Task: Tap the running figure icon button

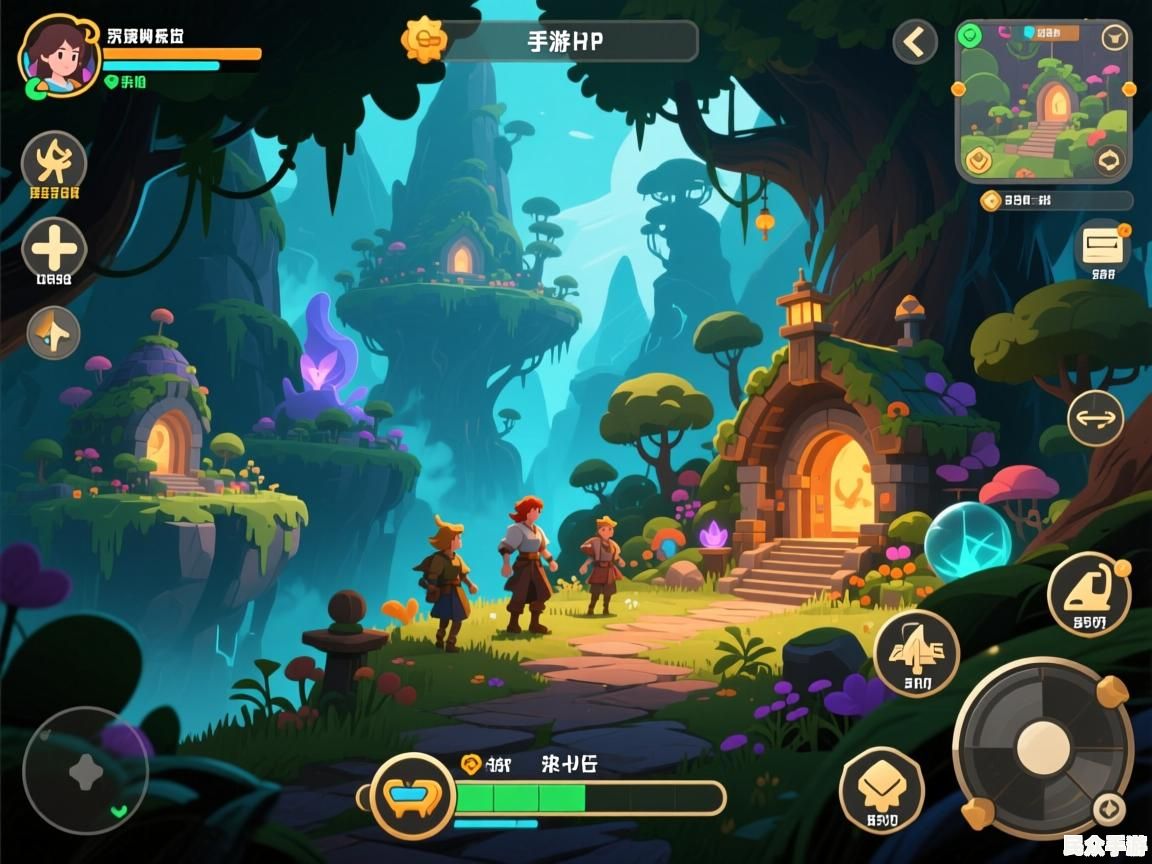Action: (x=54, y=163)
